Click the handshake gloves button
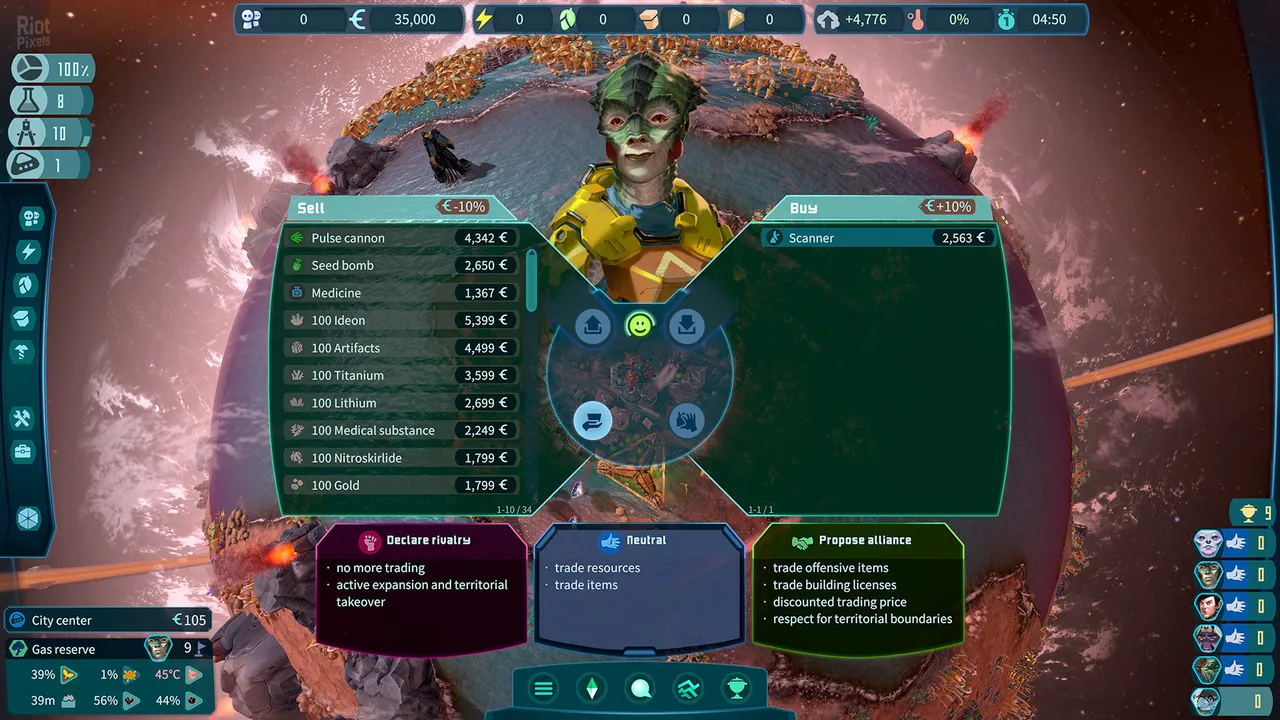 point(687,420)
